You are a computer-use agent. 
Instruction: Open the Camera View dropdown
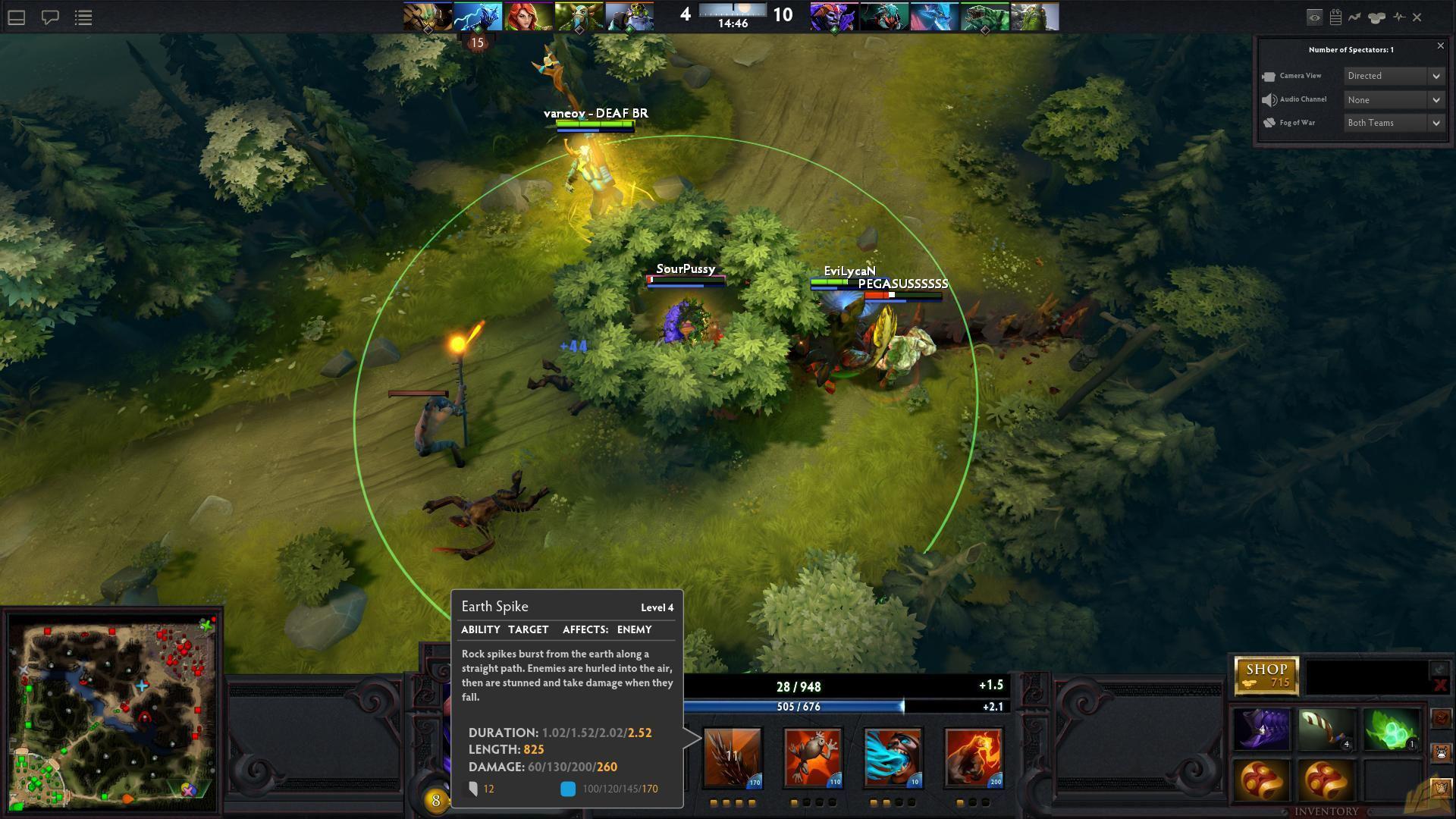pos(1394,76)
